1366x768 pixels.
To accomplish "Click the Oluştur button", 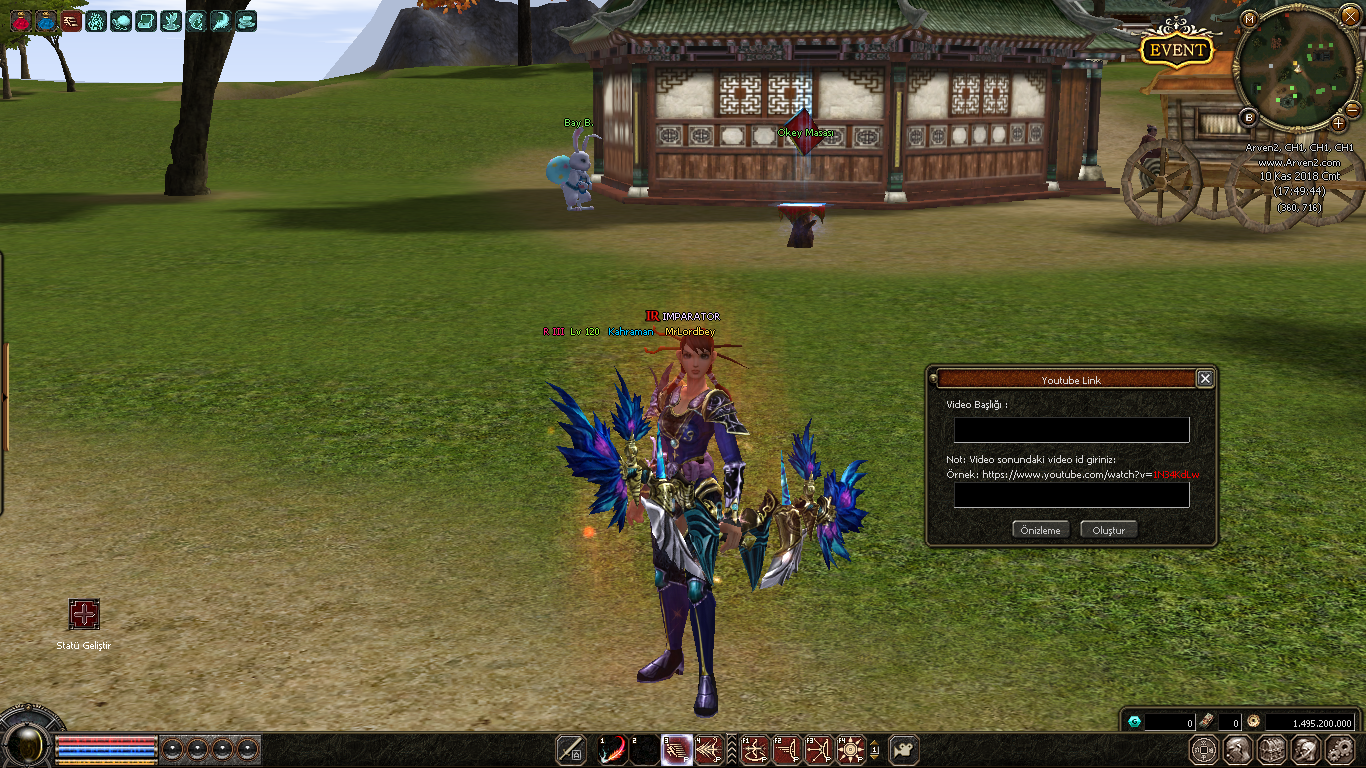I will tap(1109, 530).
